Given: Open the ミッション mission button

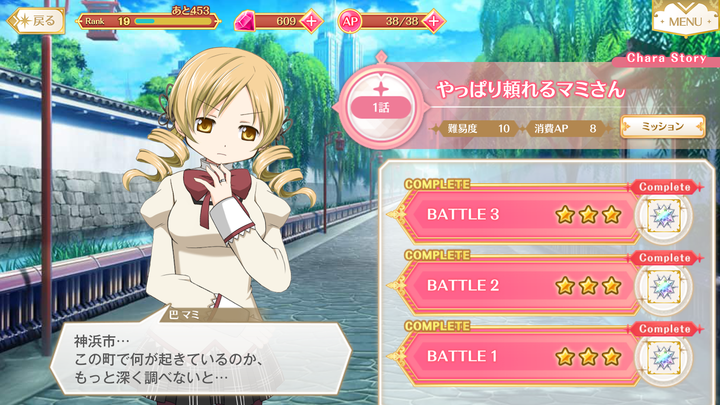Looking at the screenshot, I should [655, 127].
